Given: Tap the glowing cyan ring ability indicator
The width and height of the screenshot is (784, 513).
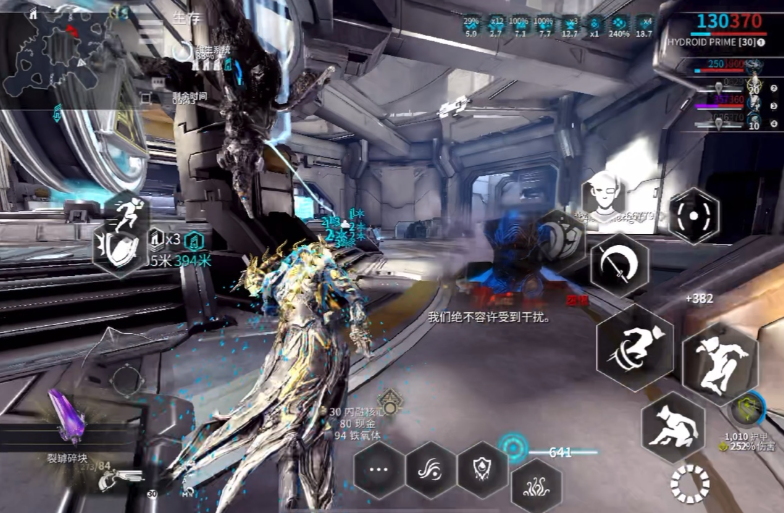Looking at the screenshot, I should 515,447.
